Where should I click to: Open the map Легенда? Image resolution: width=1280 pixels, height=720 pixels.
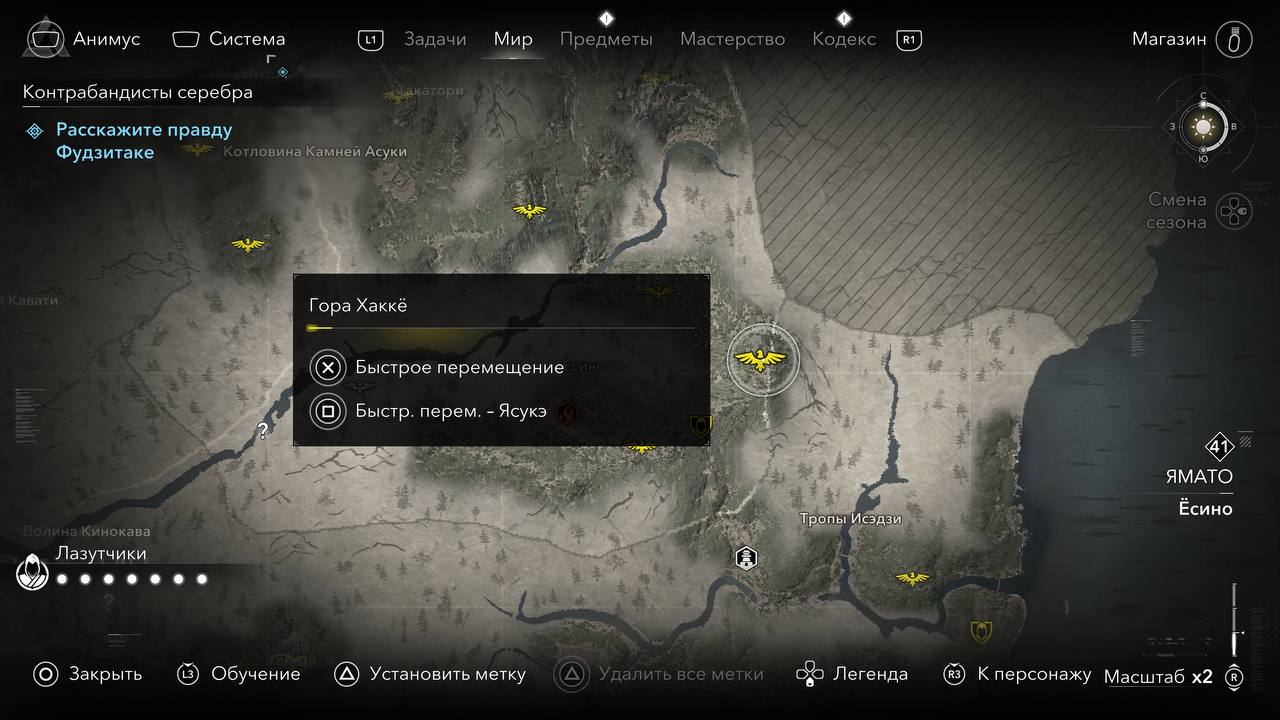[853, 674]
